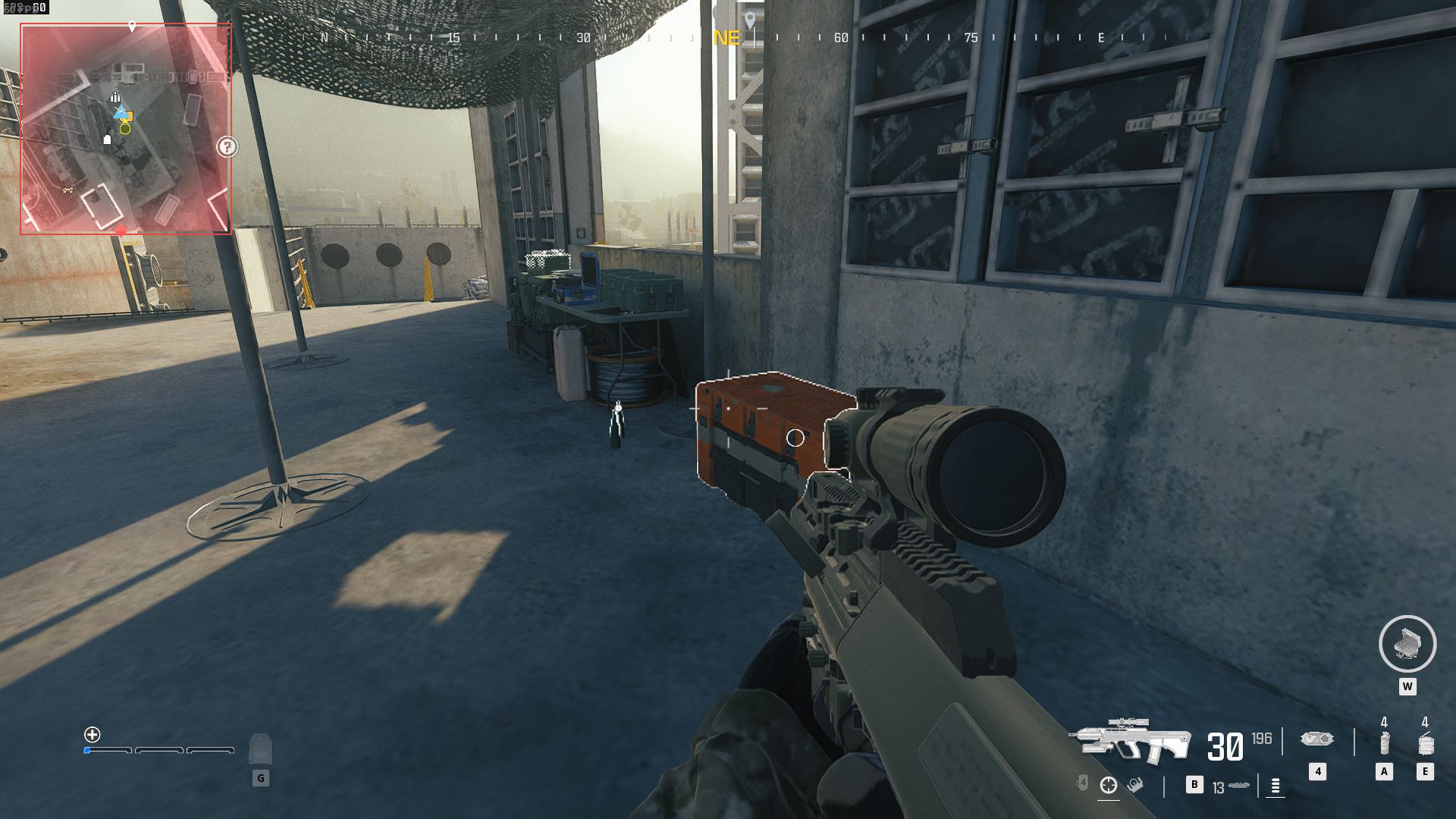Select the tactical grenade equipment icon
This screenshot has width=1456, height=819.
click(x=1384, y=743)
